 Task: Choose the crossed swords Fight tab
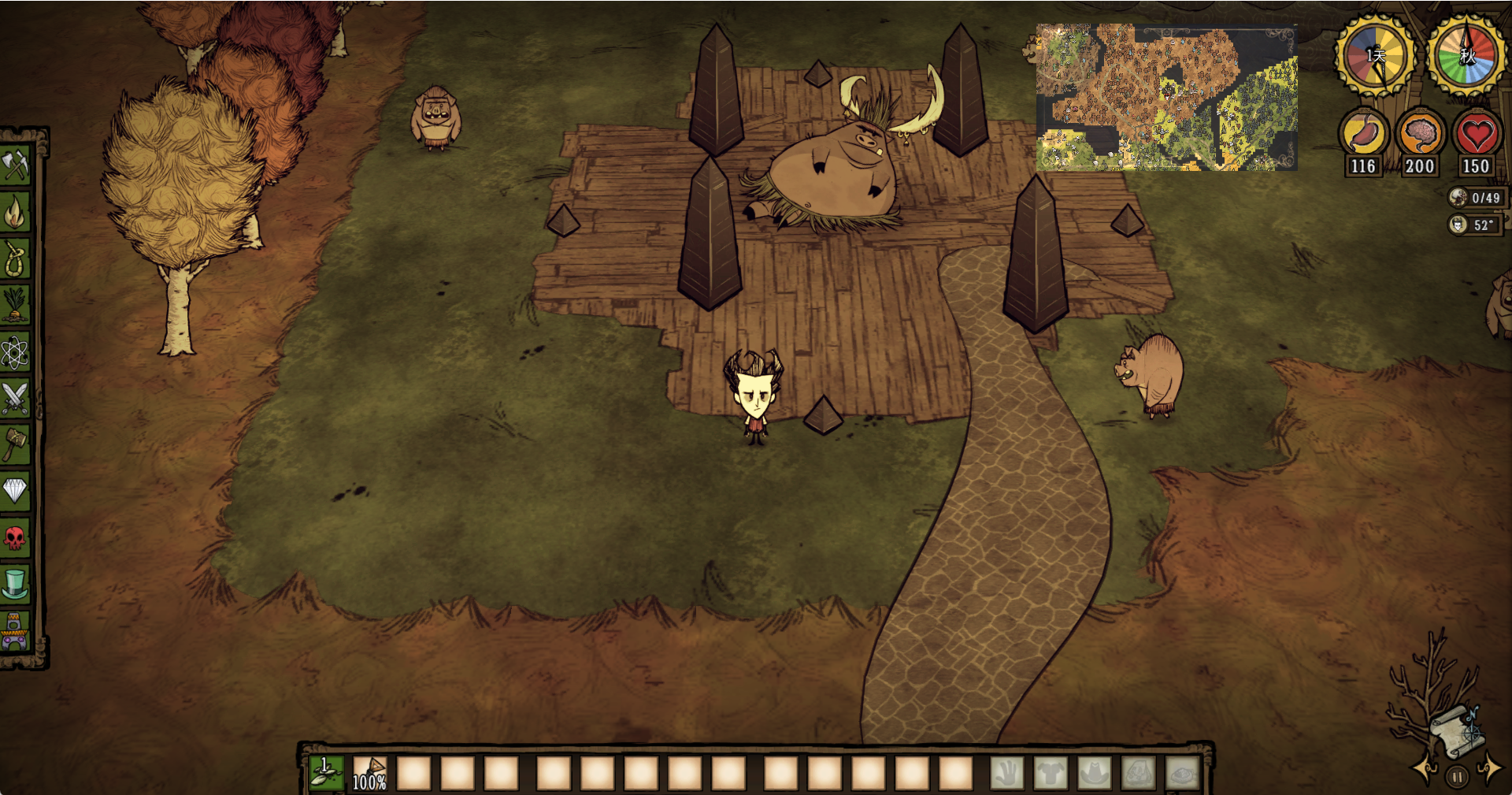pyautogui.click(x=15, y=398)
